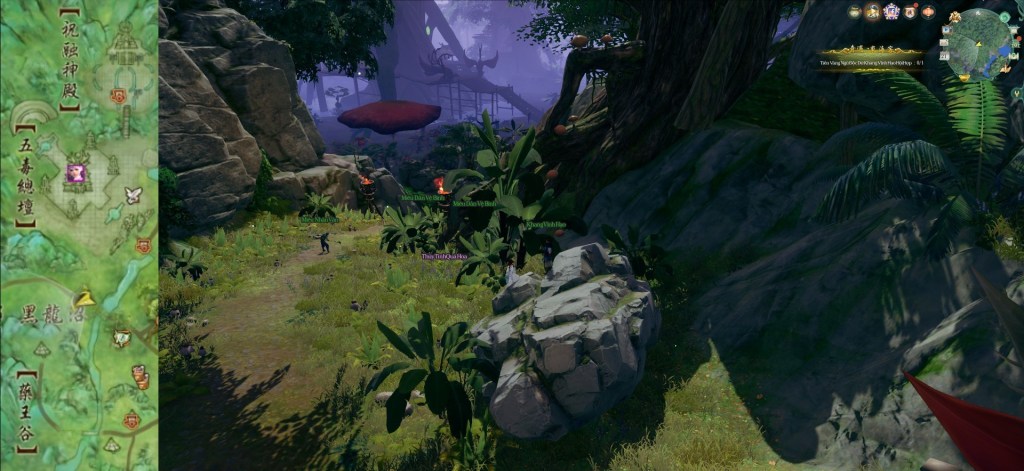Click the 黑龍沼 region name on map
This screenshot has height=471, width=1024.
click(52, 313)
